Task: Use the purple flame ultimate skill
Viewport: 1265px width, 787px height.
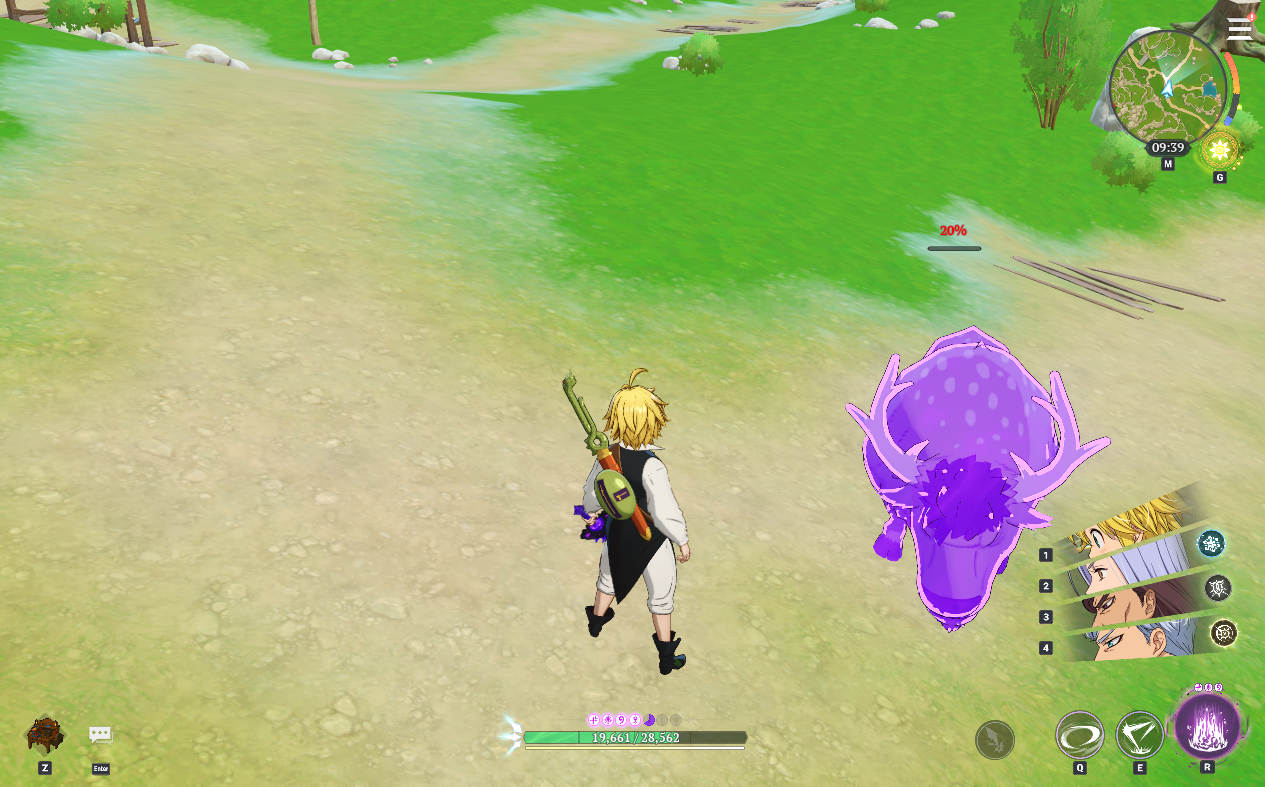Action: [1207, 725]
